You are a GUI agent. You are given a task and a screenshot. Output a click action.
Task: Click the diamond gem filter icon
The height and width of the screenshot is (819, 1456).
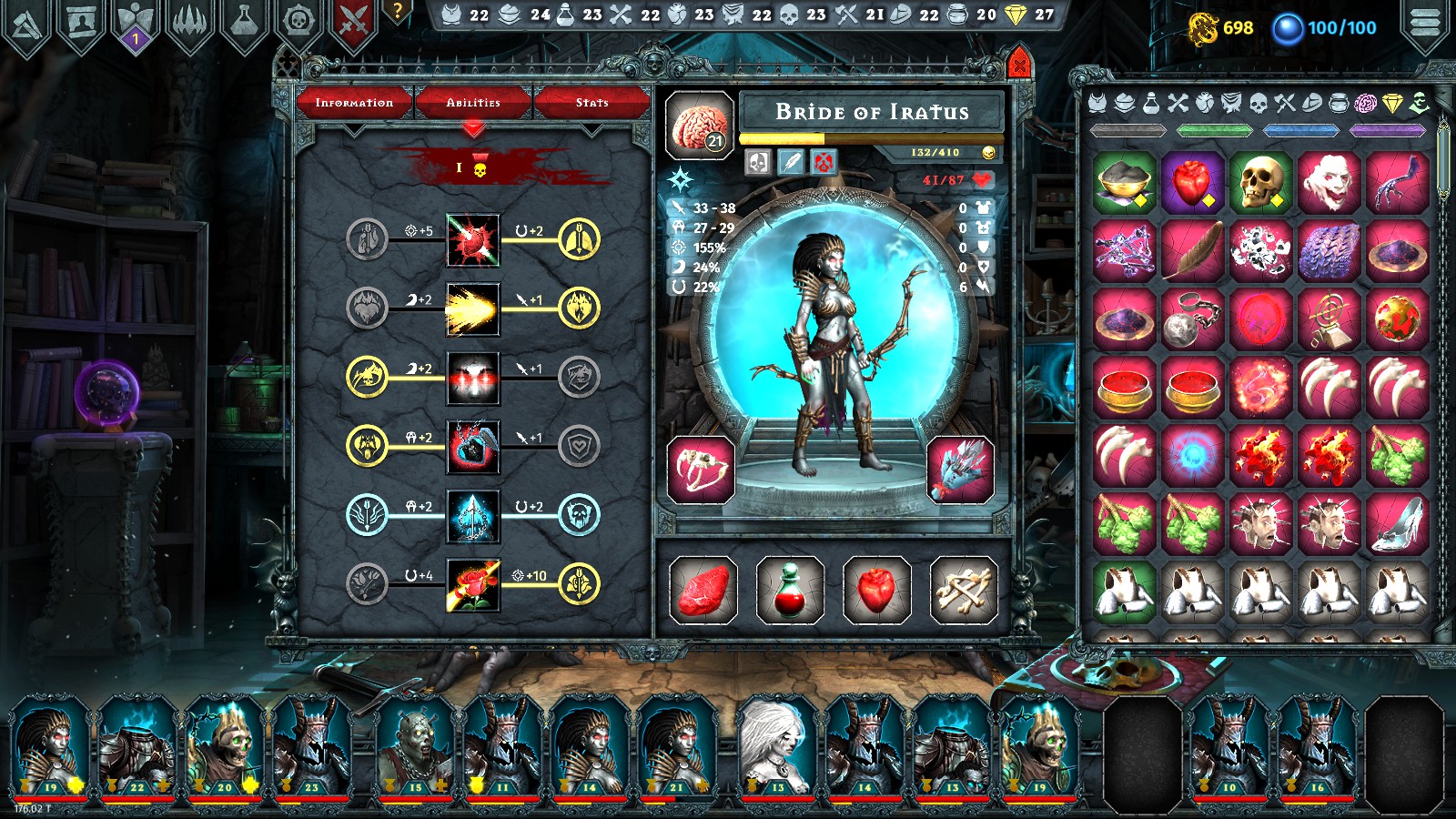coord(1390,105)
